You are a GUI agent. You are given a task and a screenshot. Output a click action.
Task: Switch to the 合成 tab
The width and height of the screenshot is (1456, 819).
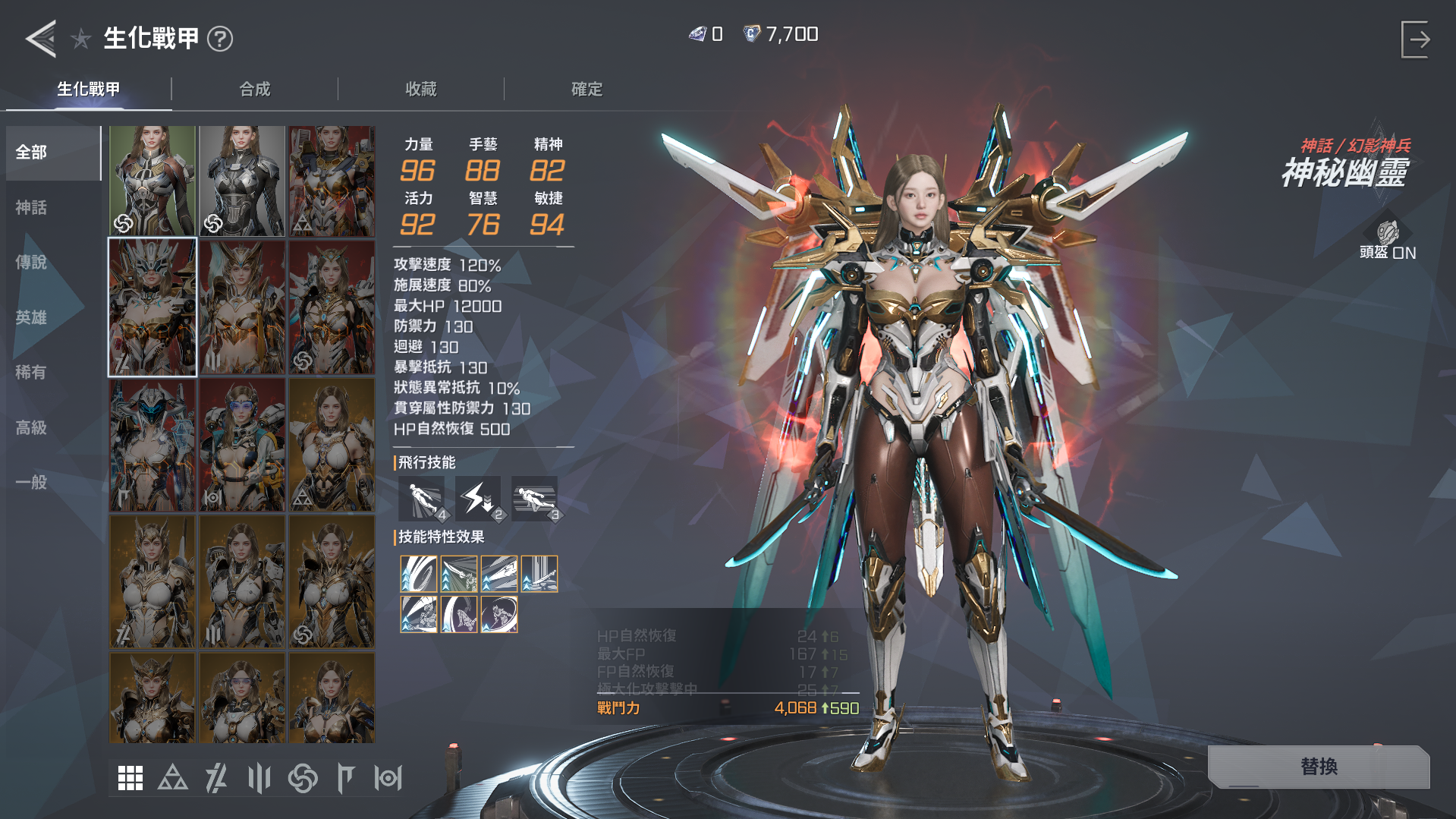(255, 90)
